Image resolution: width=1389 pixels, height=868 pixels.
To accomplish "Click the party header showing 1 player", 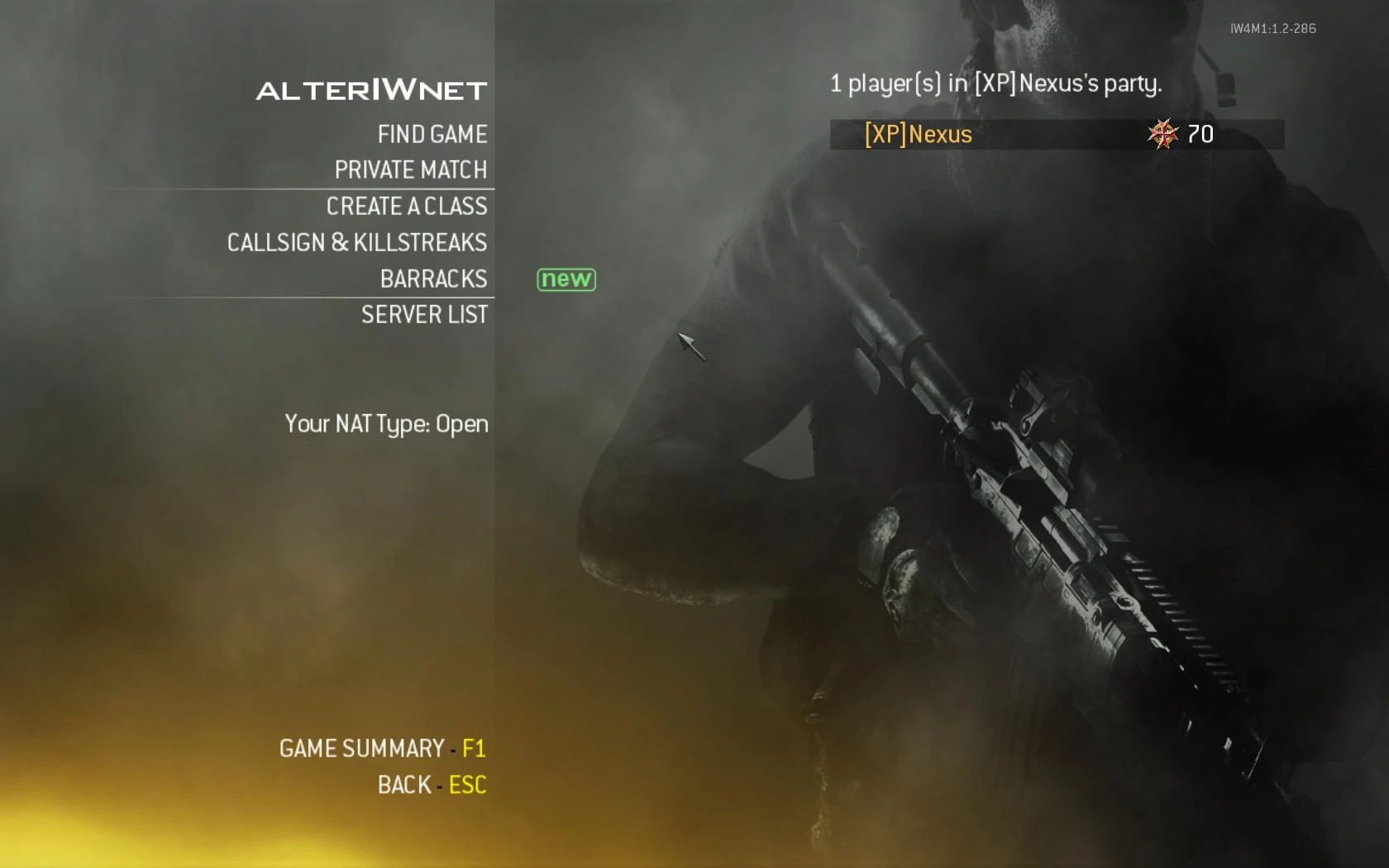I will 995,83.
